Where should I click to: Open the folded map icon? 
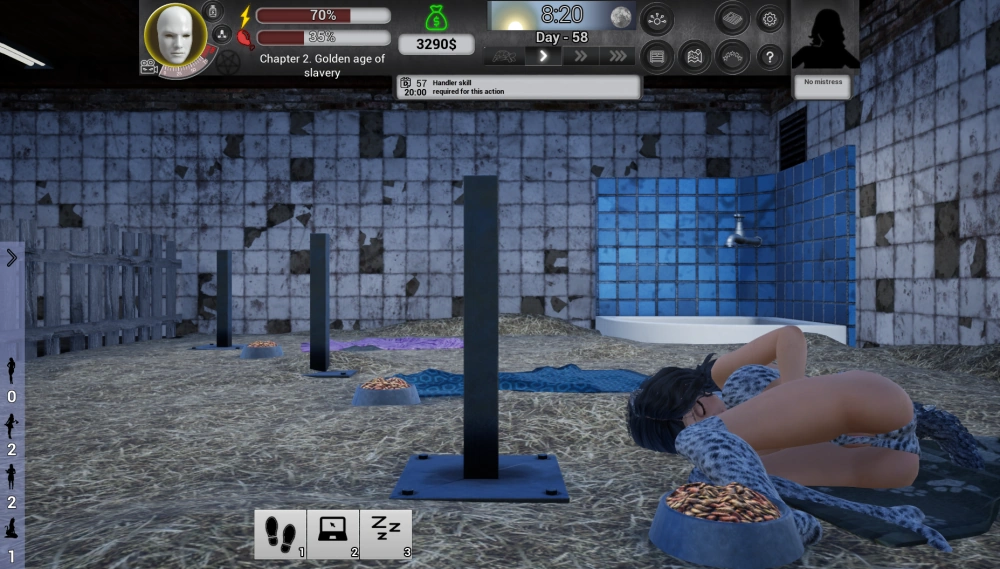[694, 57]
